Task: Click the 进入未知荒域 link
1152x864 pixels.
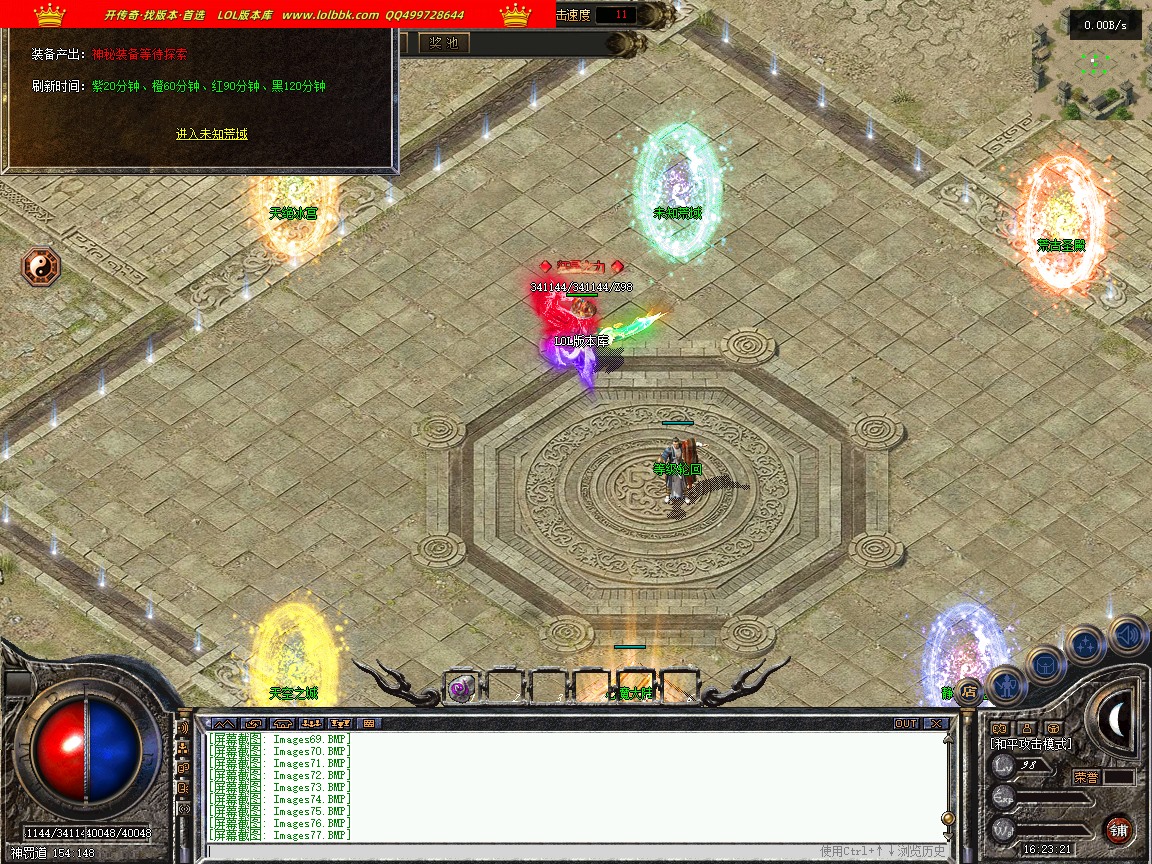Action: (211, 134)
